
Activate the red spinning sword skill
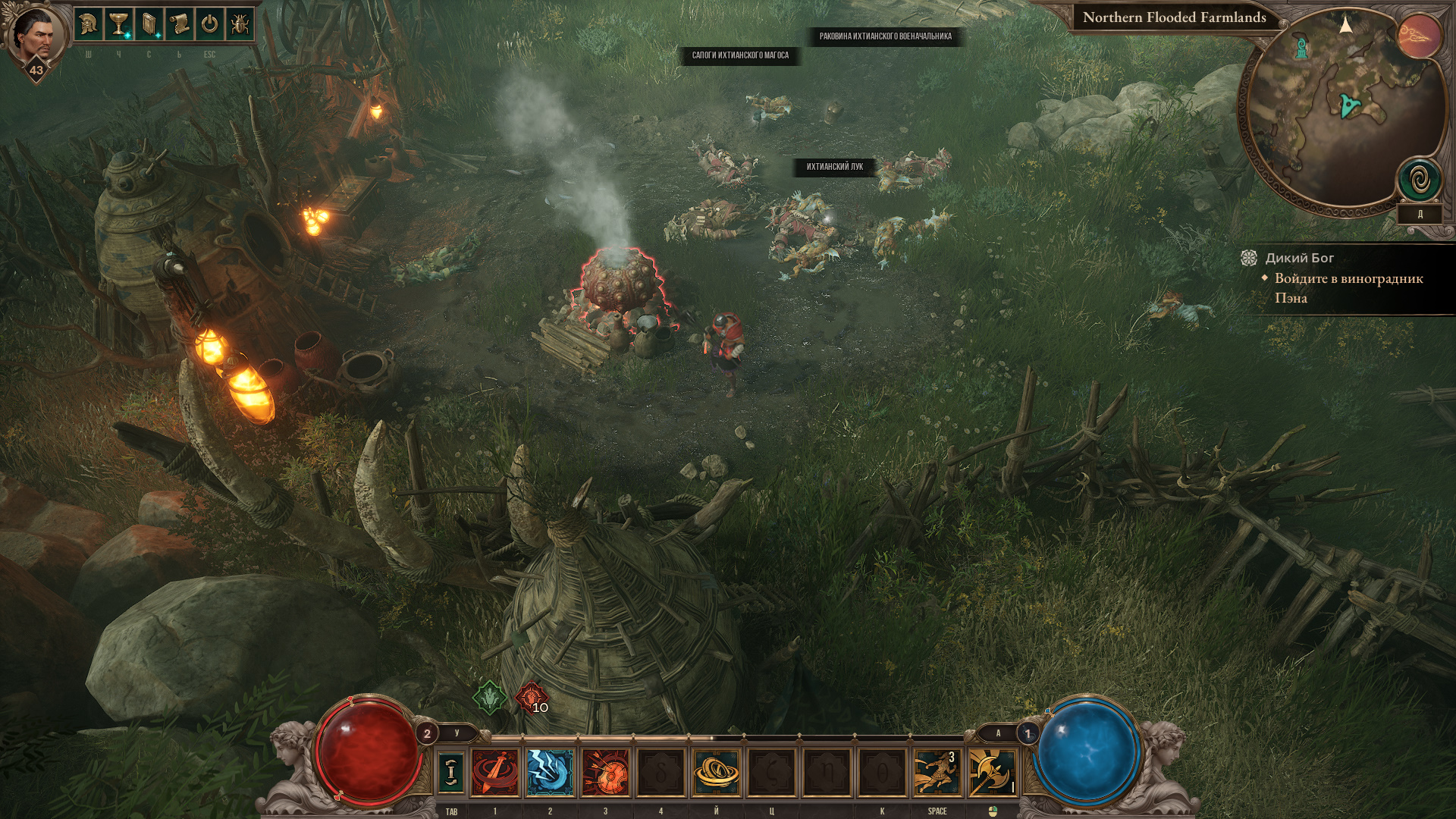495,773
